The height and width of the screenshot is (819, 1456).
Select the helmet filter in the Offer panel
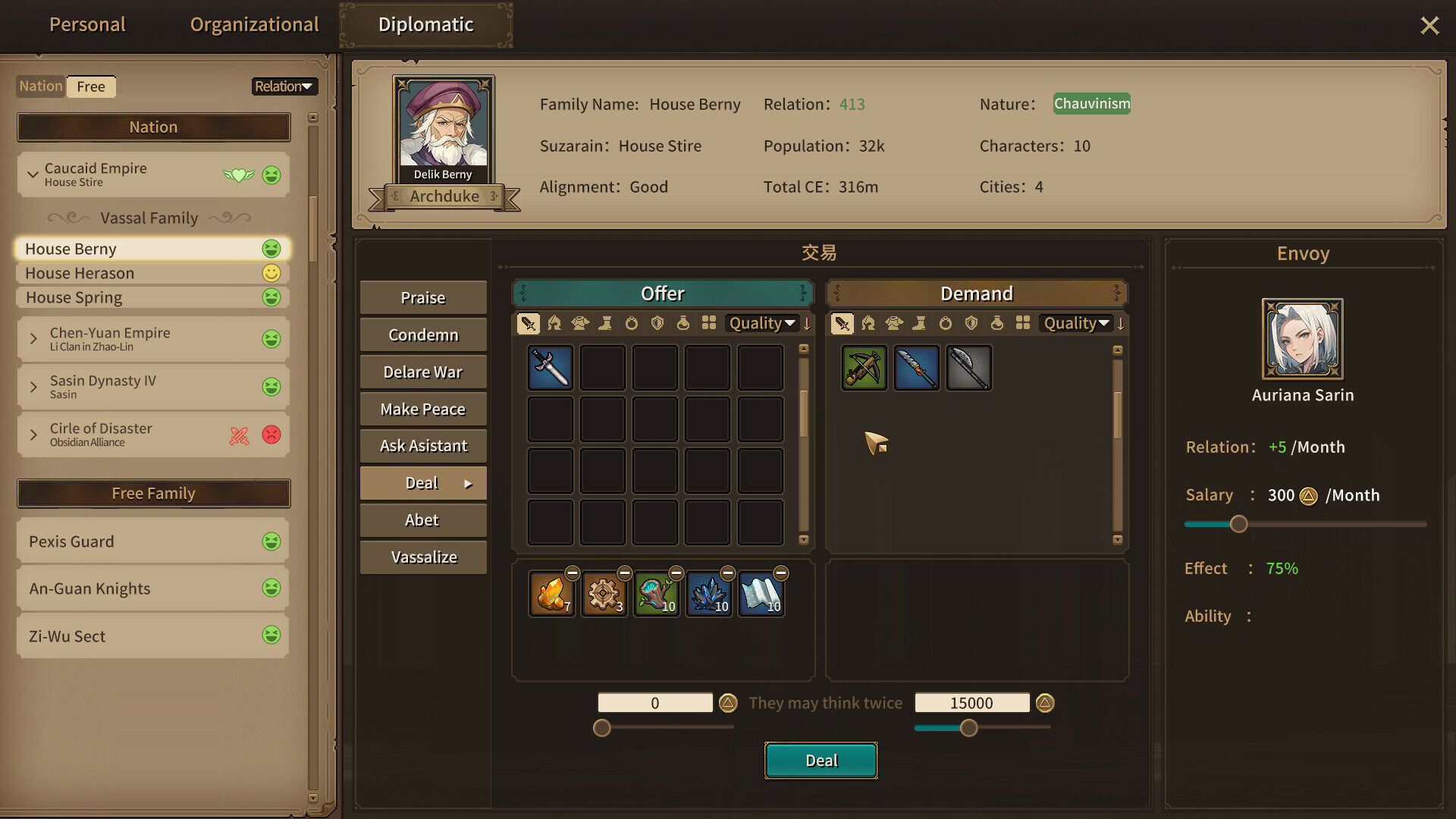pyautogui.click(x=554, y=323)
